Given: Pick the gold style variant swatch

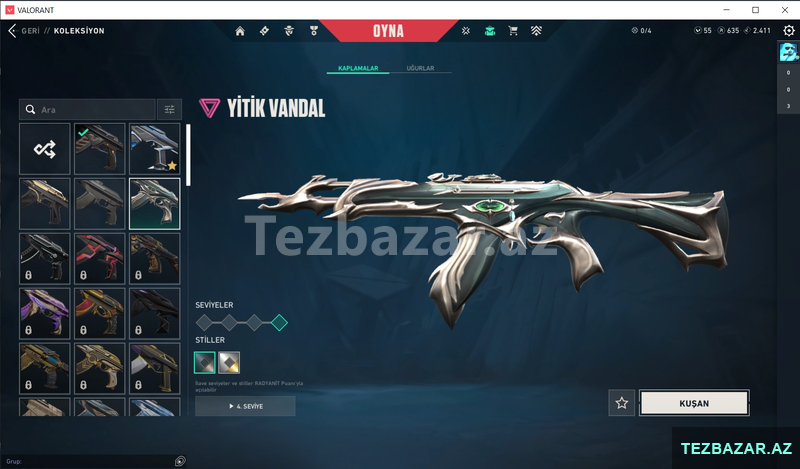Looking at the screenshot, I should point(229,362).
